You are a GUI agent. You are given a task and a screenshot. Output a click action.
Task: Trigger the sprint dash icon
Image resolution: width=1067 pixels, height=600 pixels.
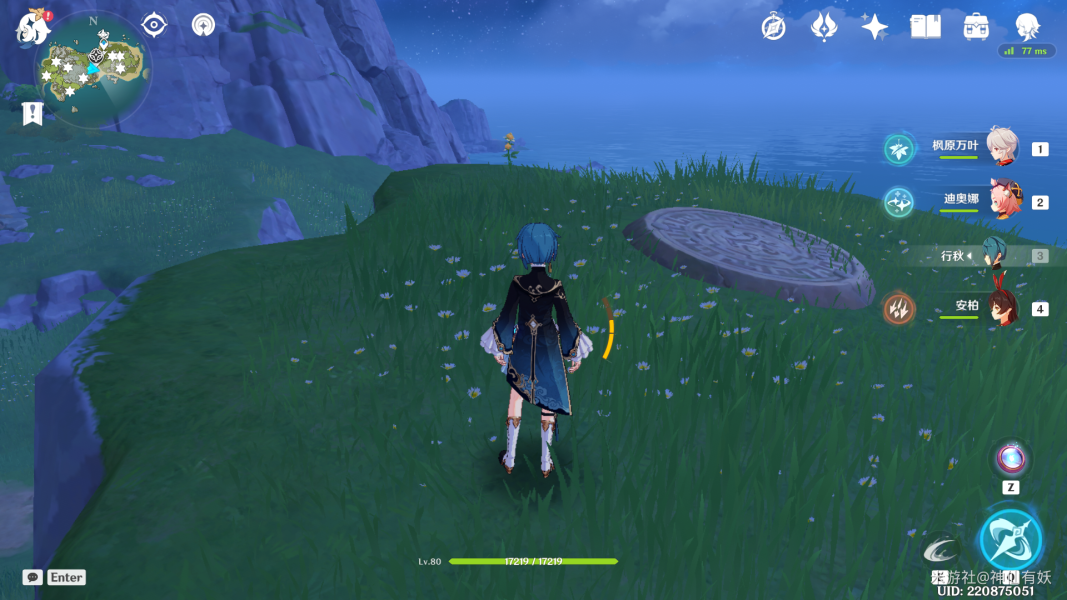pos(940,550)
